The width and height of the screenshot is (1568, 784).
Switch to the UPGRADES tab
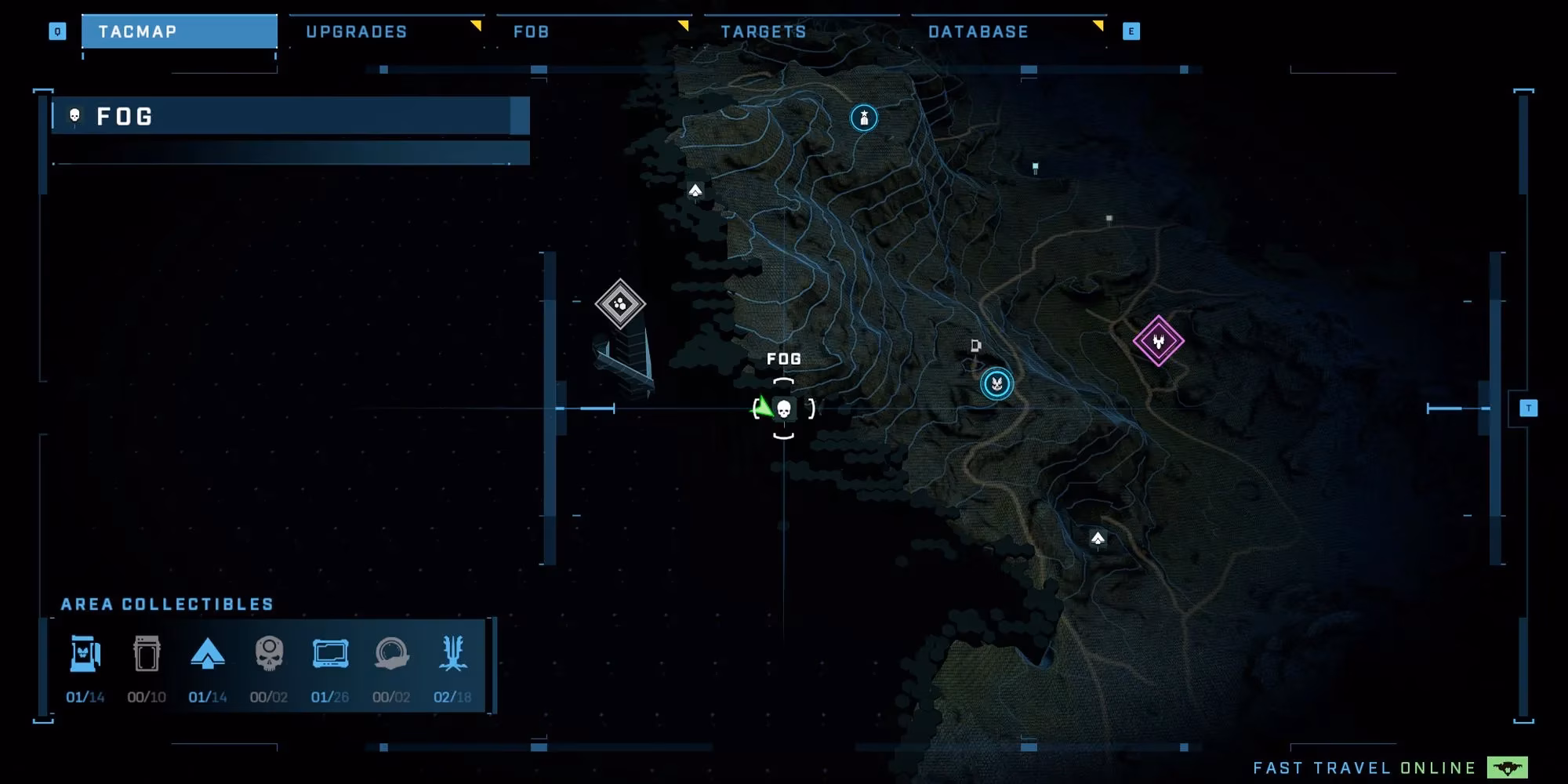[357, 31]
